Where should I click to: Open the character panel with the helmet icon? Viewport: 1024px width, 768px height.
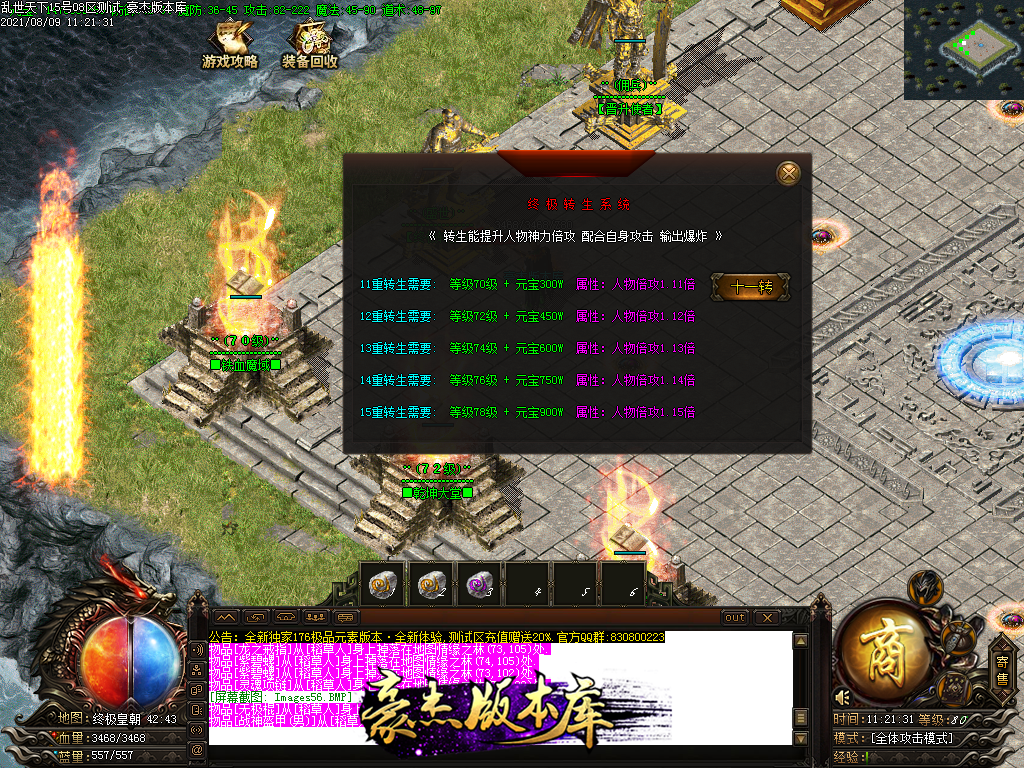pos(925,585)
